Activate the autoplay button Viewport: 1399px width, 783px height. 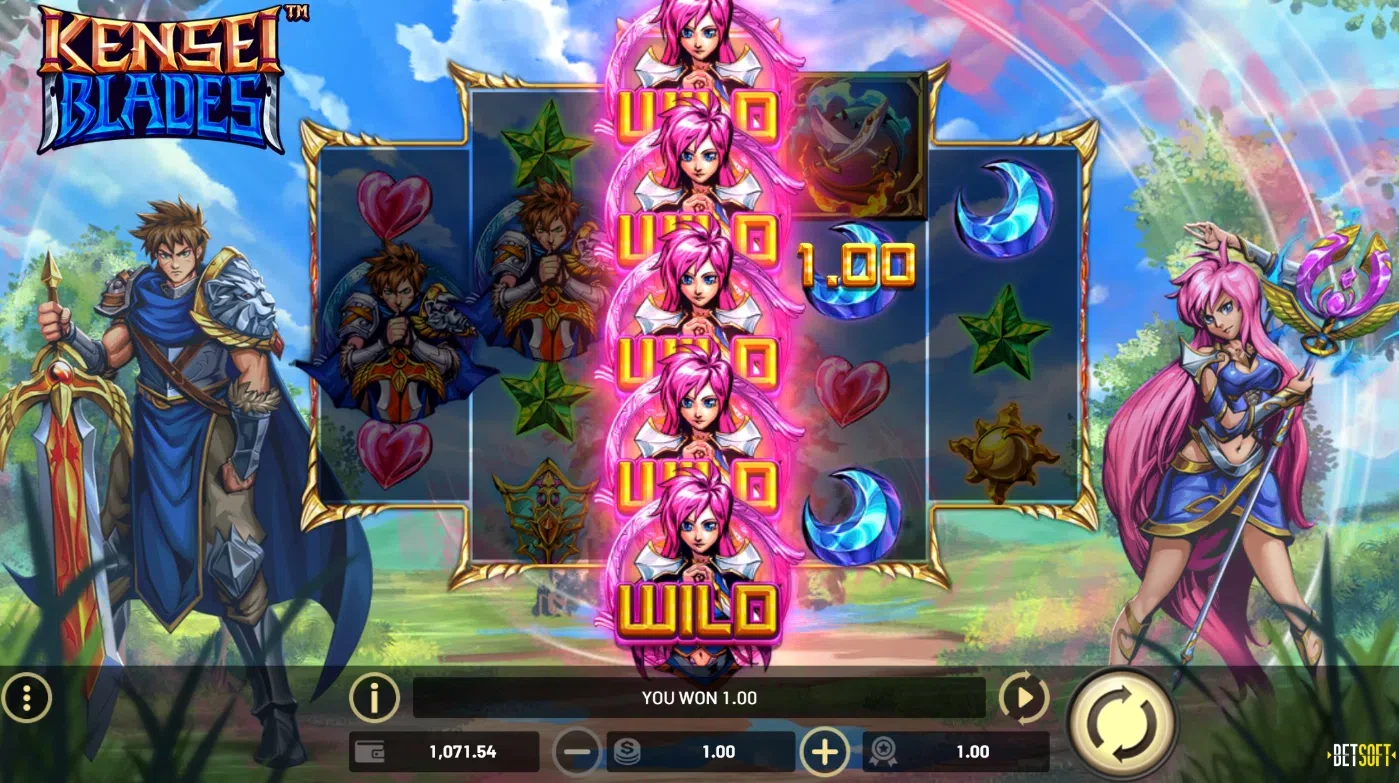(1023, 697)
